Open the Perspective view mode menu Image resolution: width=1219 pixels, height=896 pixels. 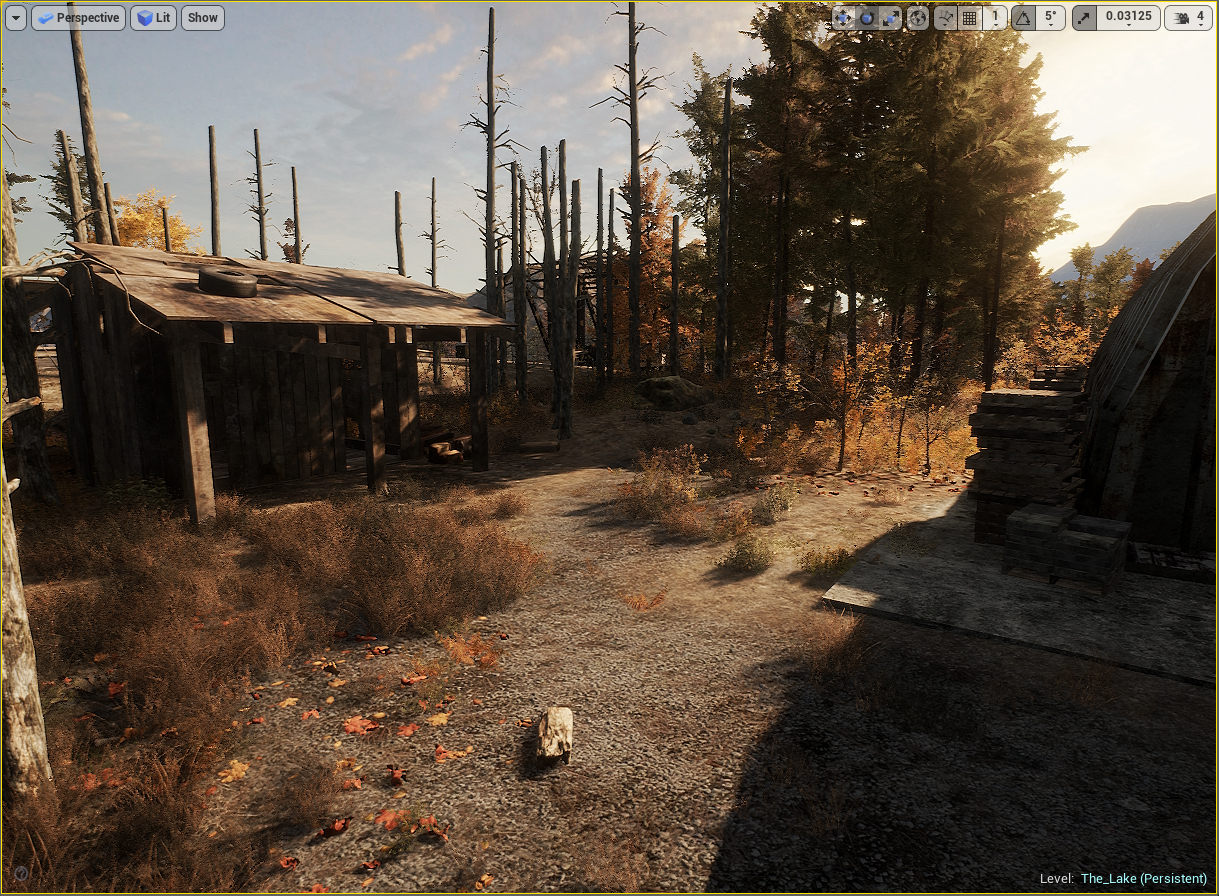click(78, 17)
